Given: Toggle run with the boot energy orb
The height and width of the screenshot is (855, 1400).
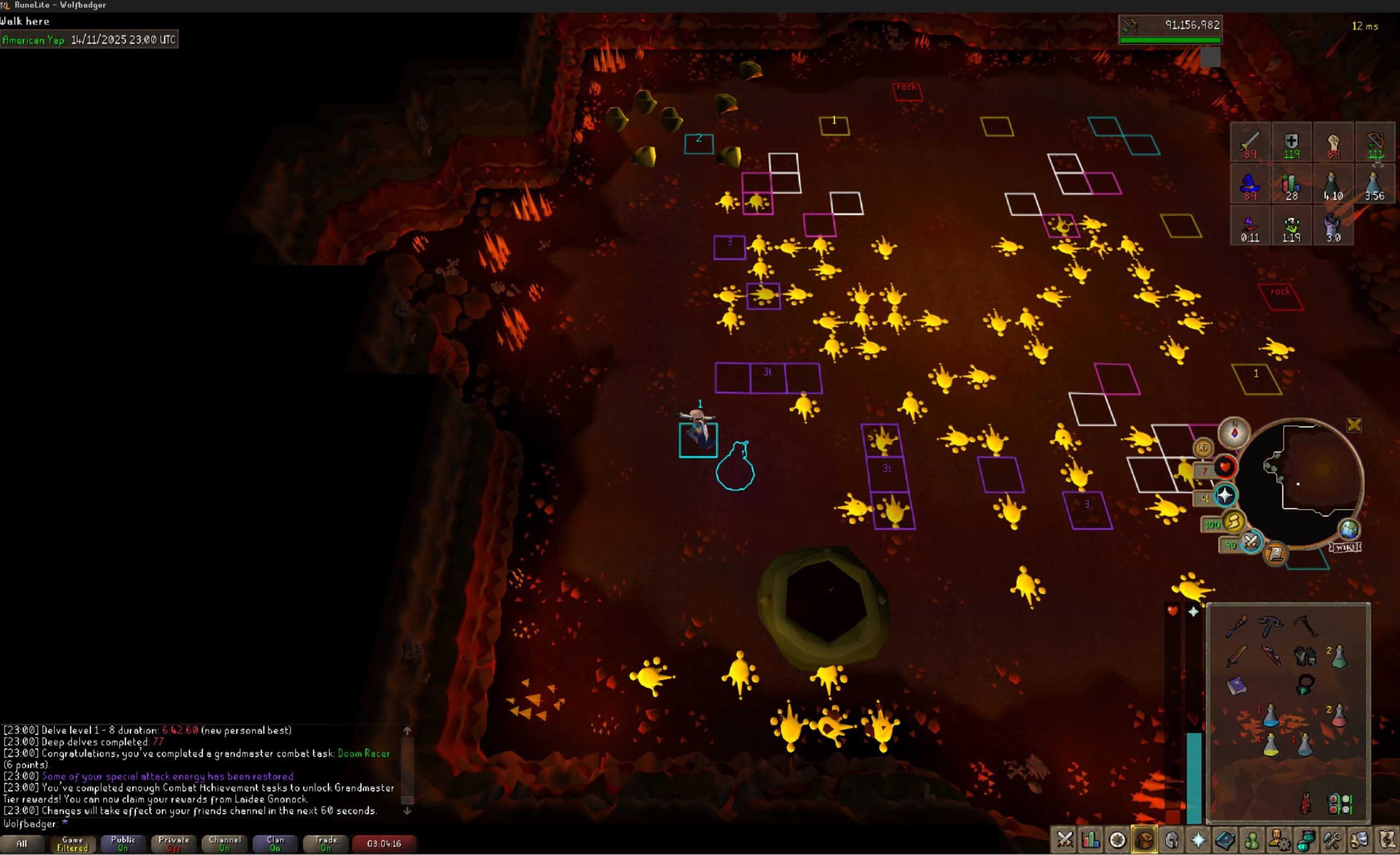Looking at the screenshot, I should tap(1233, 522).
